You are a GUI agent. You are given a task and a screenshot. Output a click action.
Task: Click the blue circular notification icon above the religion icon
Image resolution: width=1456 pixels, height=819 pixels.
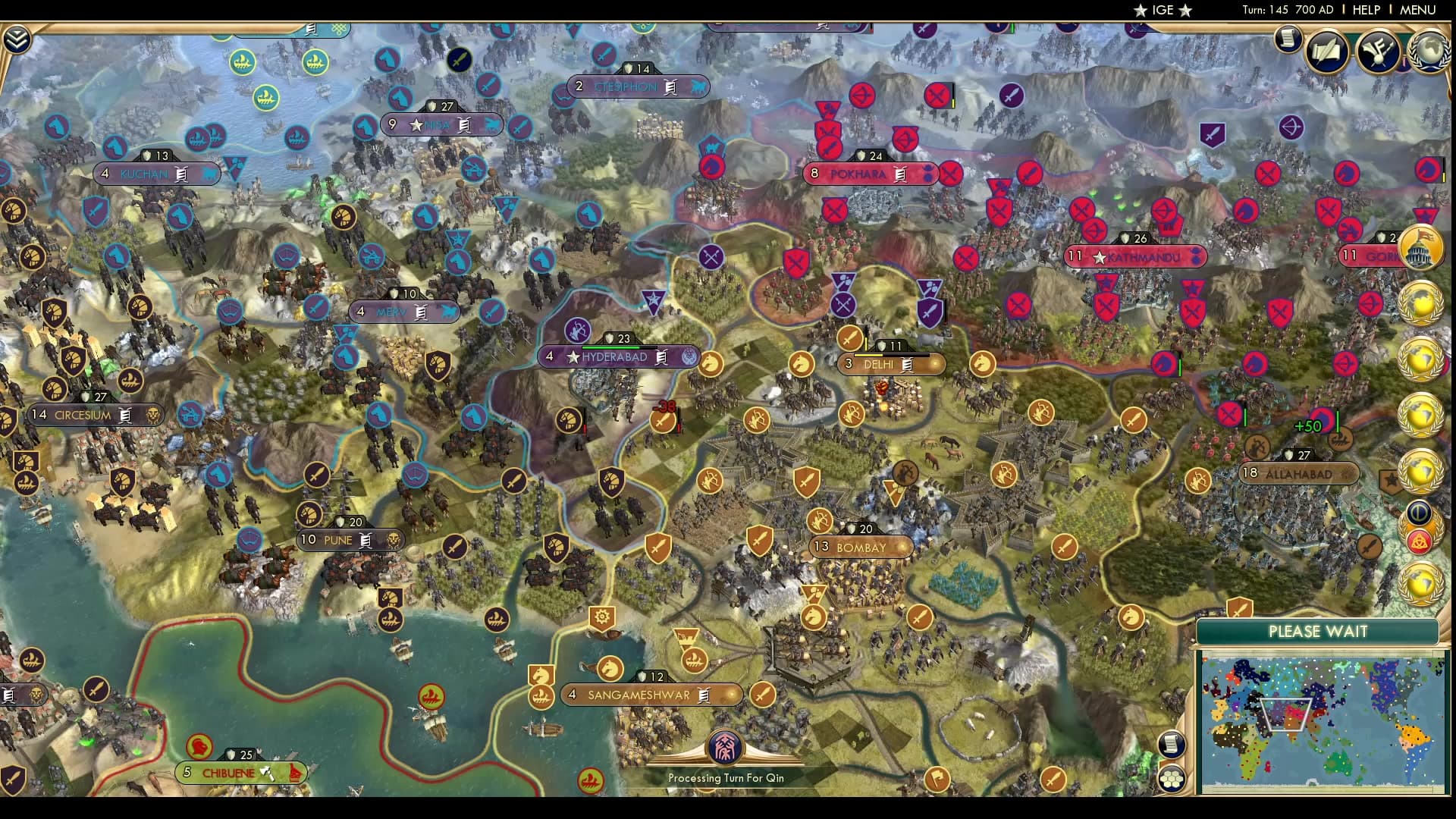coord(1421,512)
